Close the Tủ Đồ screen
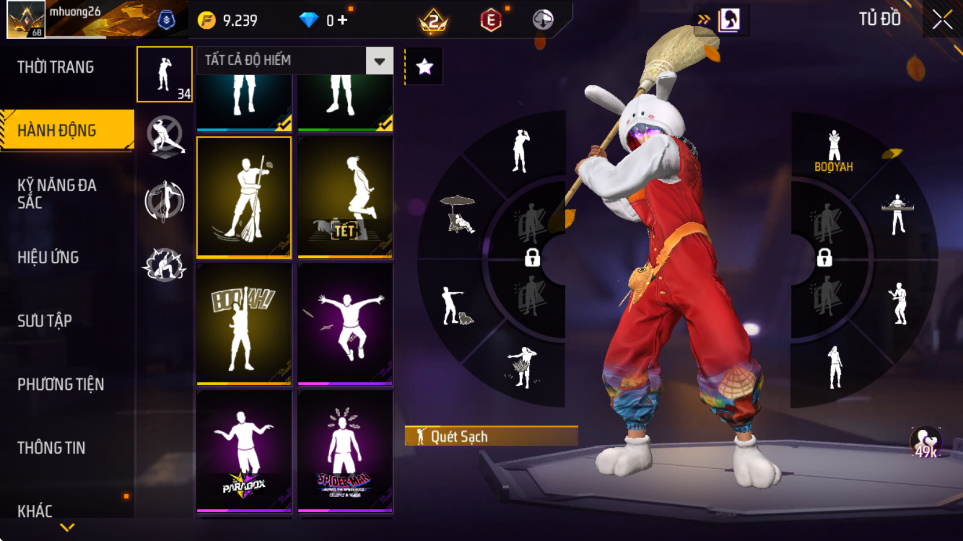This screenshot has height=541, width=963. (941, 19)
